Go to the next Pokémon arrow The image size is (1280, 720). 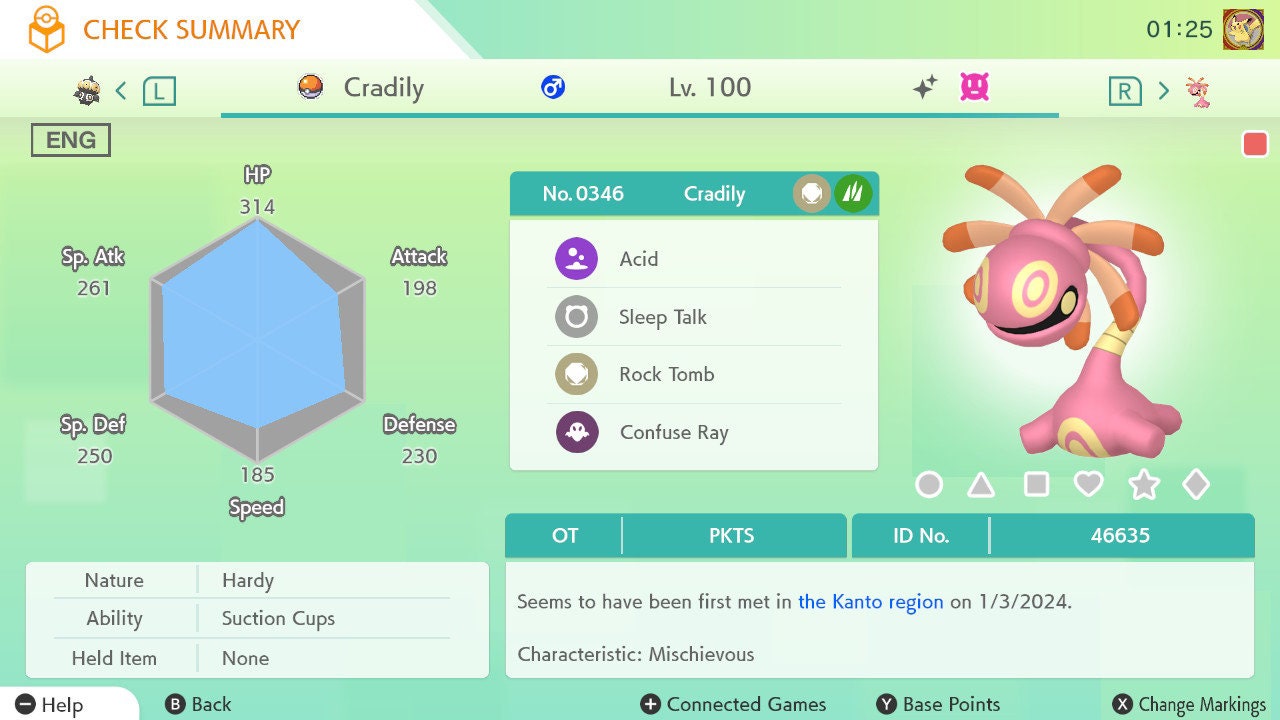(1163, 91)
